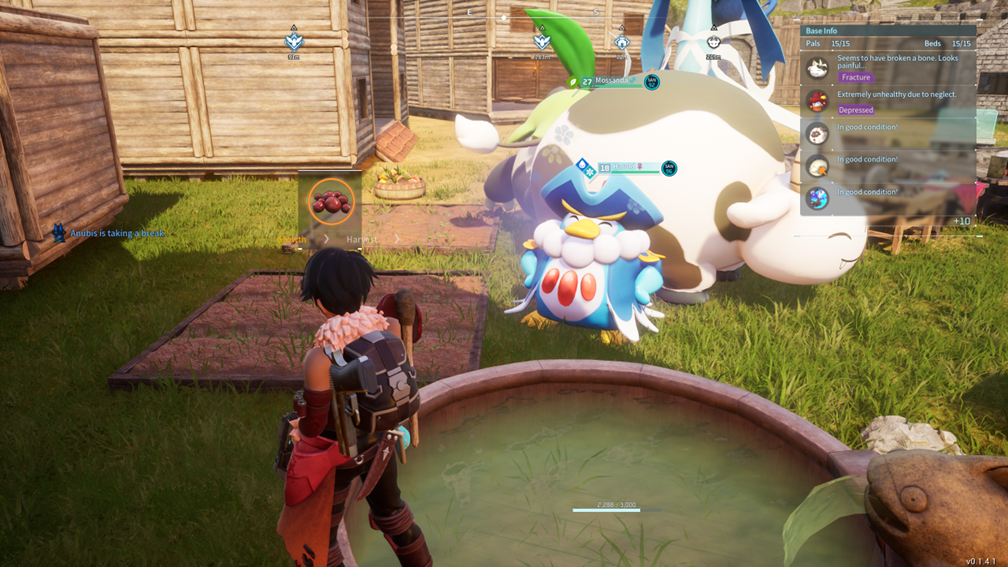
Task: Click Mossanda's level 27 nameplate
Action: (x=611, y=81)
